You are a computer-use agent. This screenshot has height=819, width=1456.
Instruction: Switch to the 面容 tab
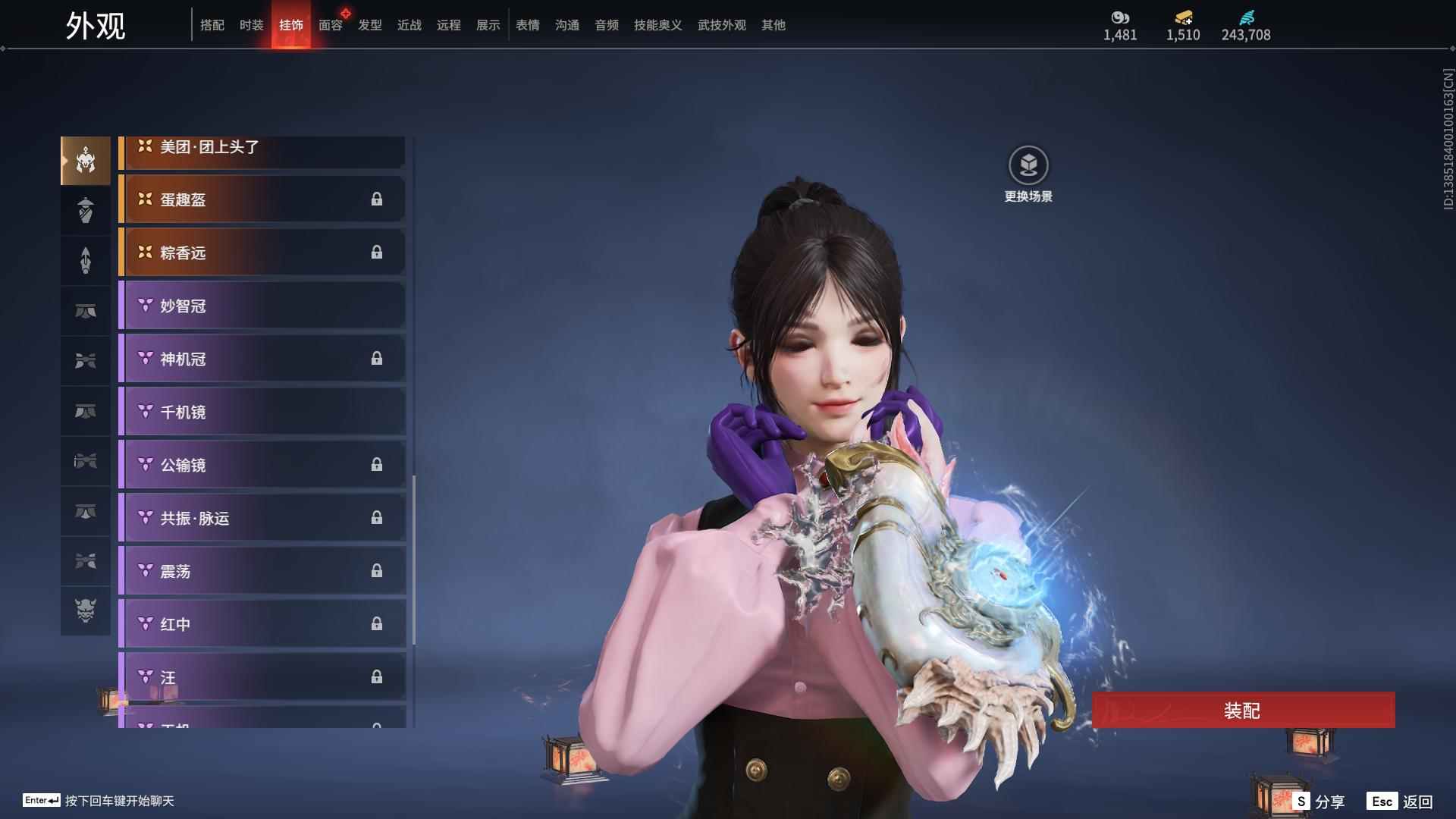tap(331, 25)
